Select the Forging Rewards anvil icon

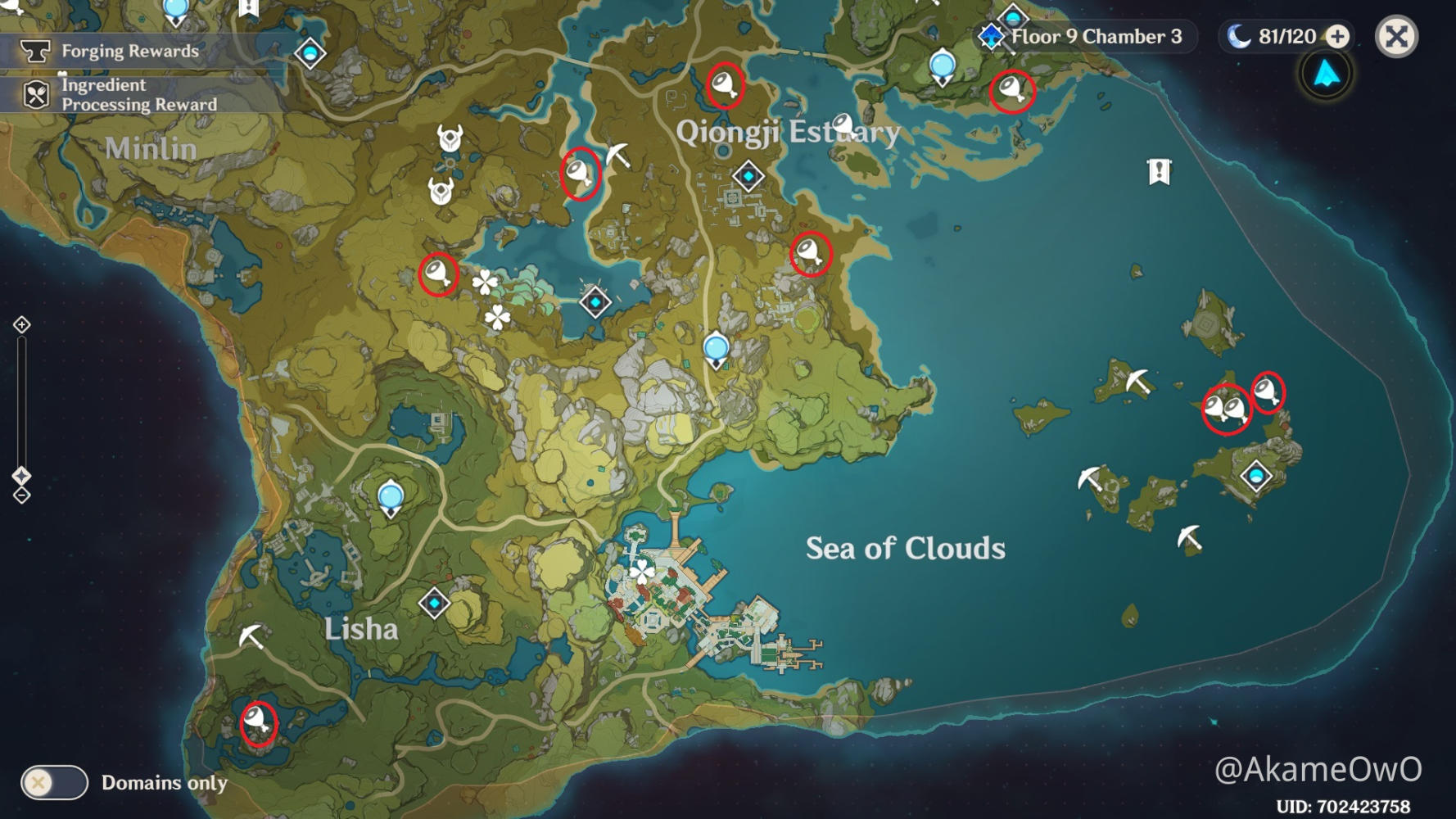point(34,50)
